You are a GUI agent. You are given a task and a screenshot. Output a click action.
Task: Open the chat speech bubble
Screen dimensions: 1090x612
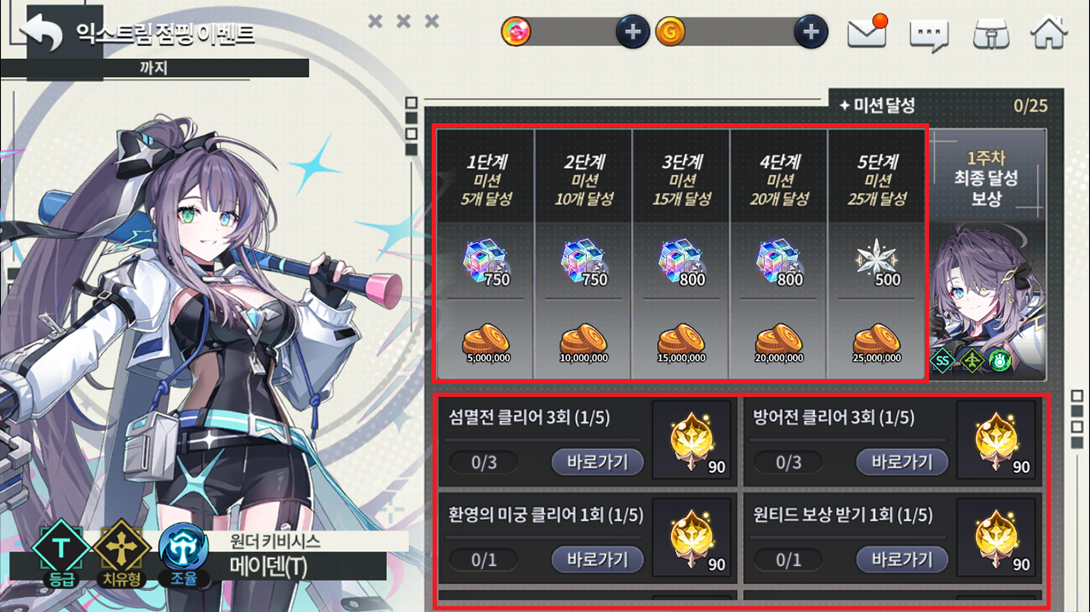(x=928, y=35)
